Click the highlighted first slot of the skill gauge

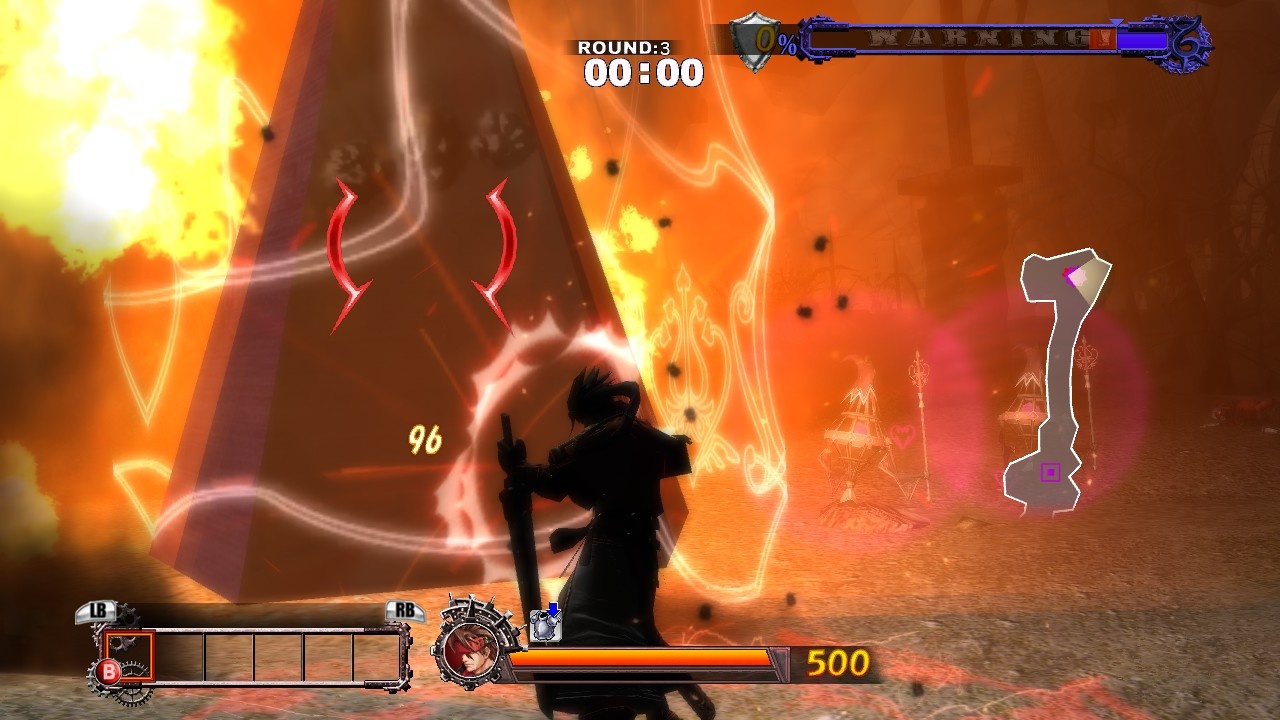pos(129,656)
